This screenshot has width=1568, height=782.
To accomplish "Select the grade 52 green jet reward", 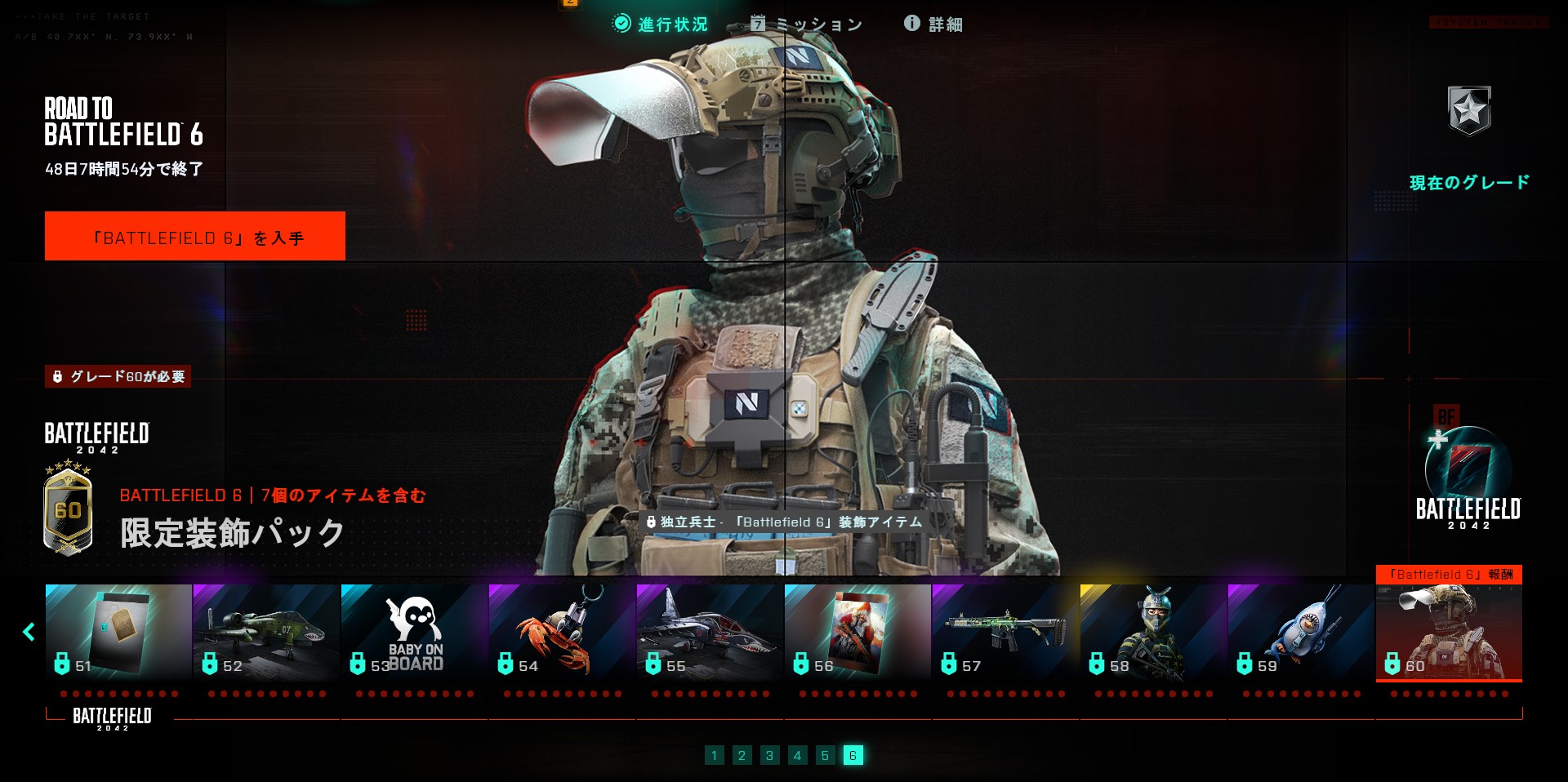I will (266, 632).
